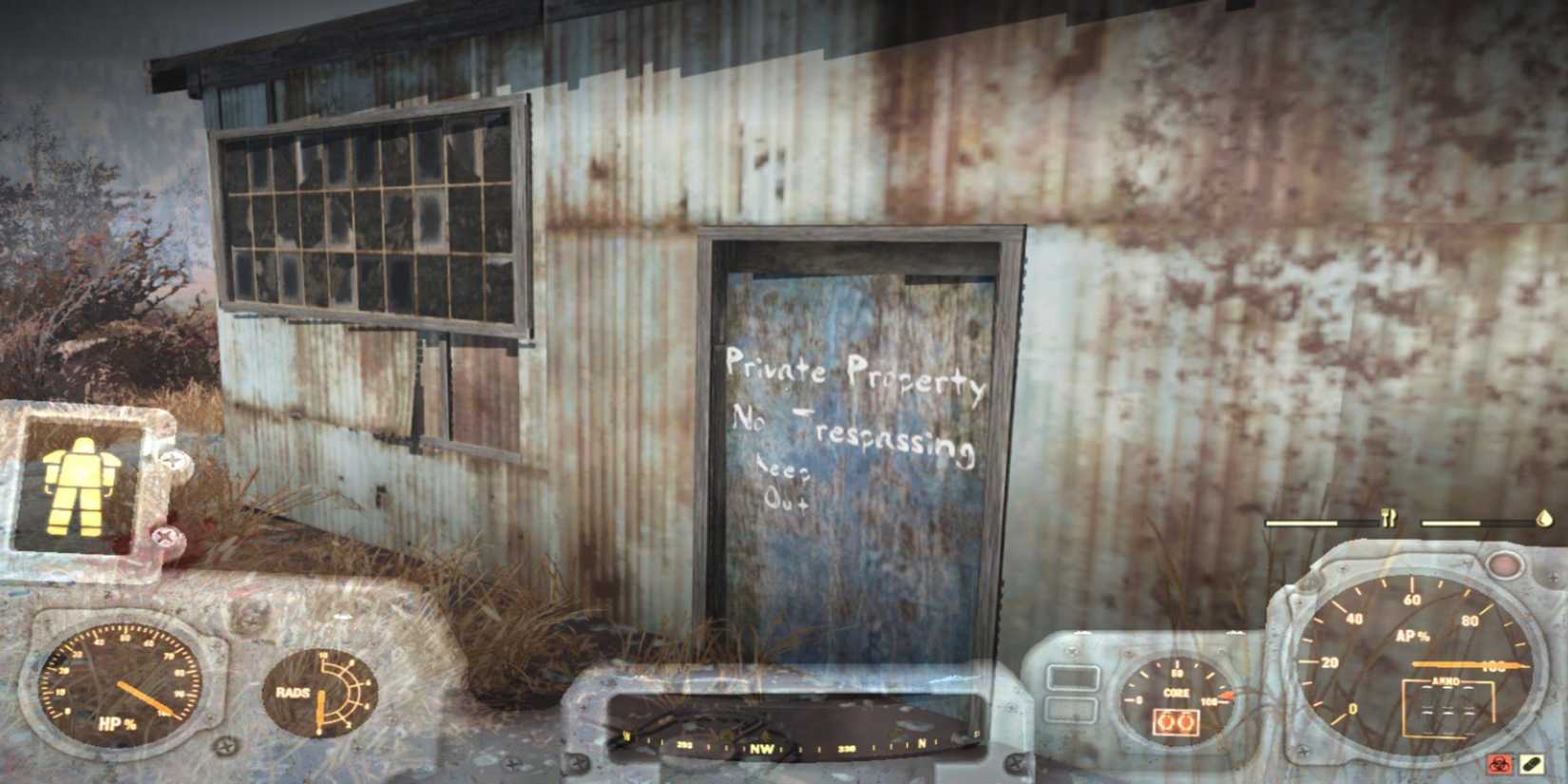
Task: Select the RADS radiation gauge
Action: point(318,691)
